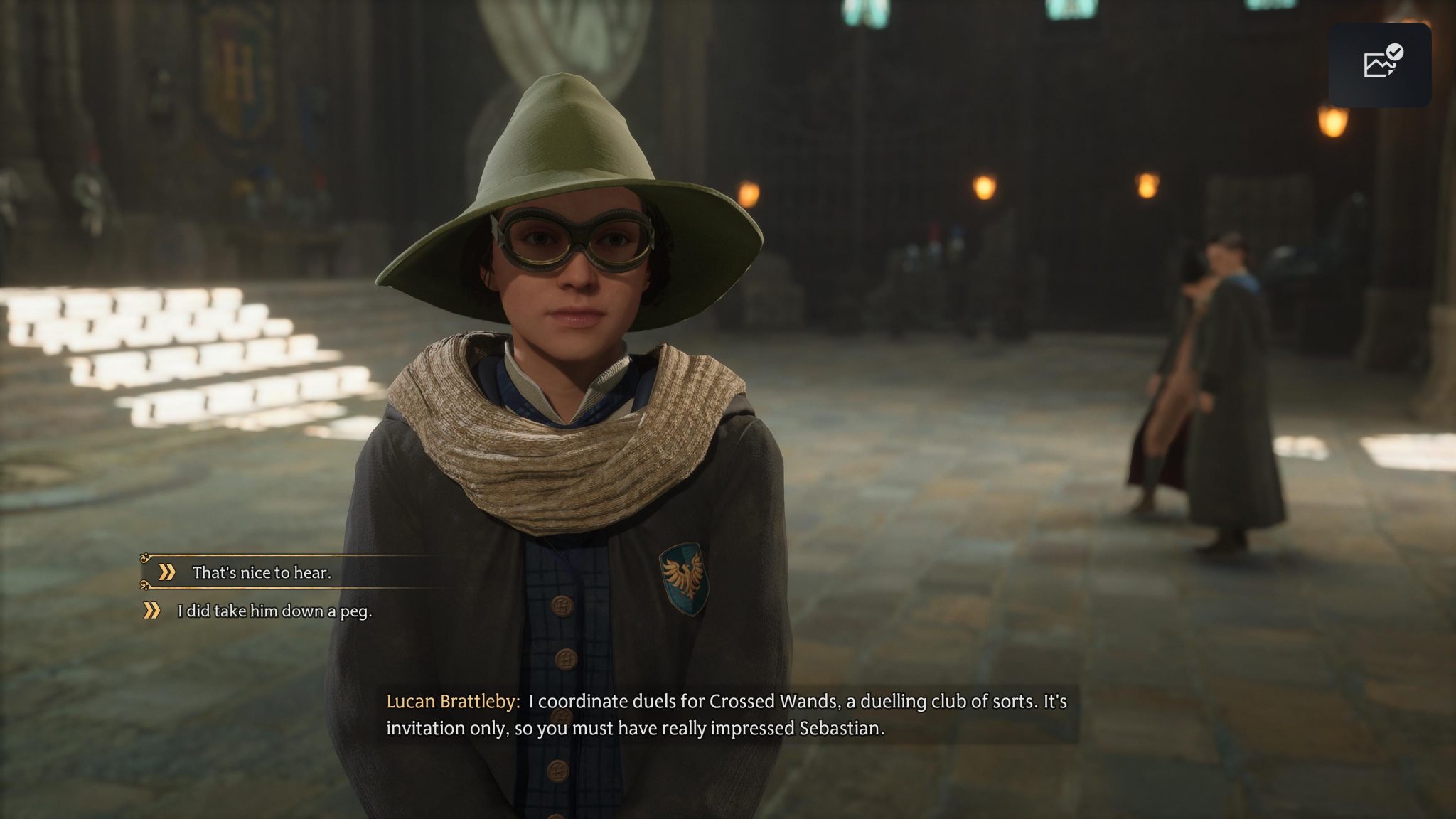Click the checkmark on the photo notification badge
This screenshot has height=819, width=1456.
[x=1396, y=50]
